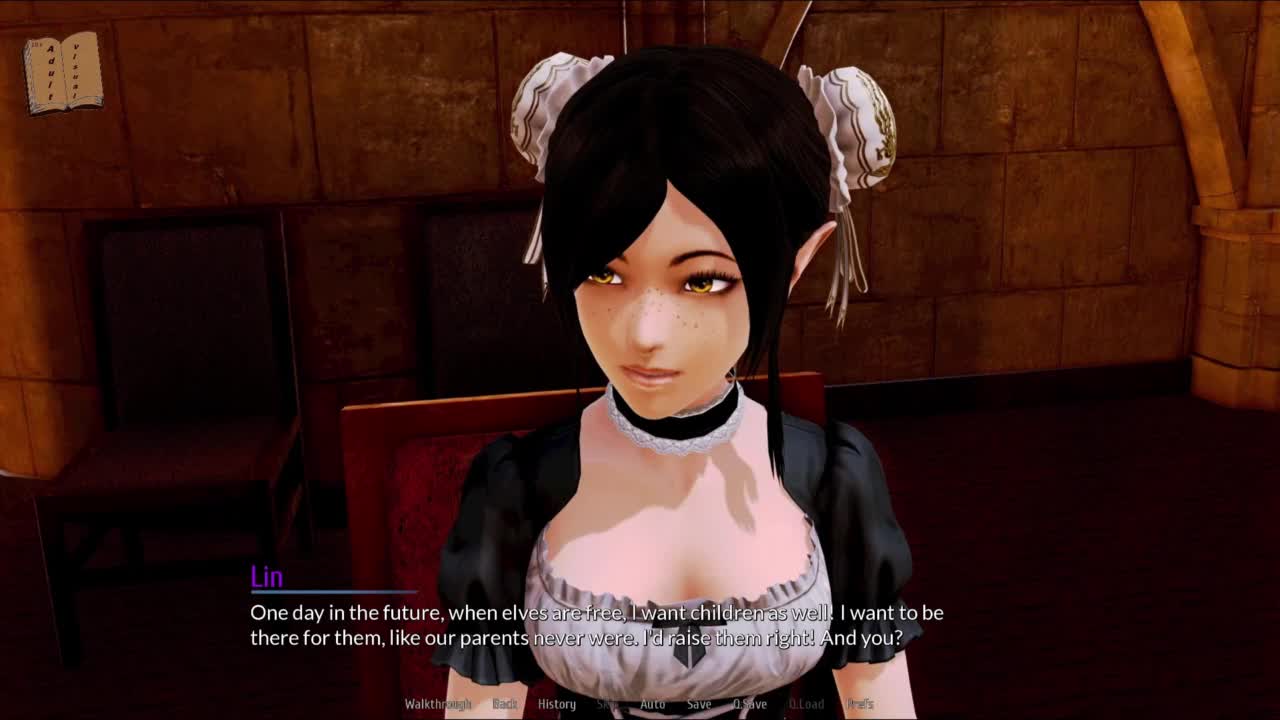The image size is (1280, 720).
Task: Open the Prefs settings menu
Action: point(860,704)
